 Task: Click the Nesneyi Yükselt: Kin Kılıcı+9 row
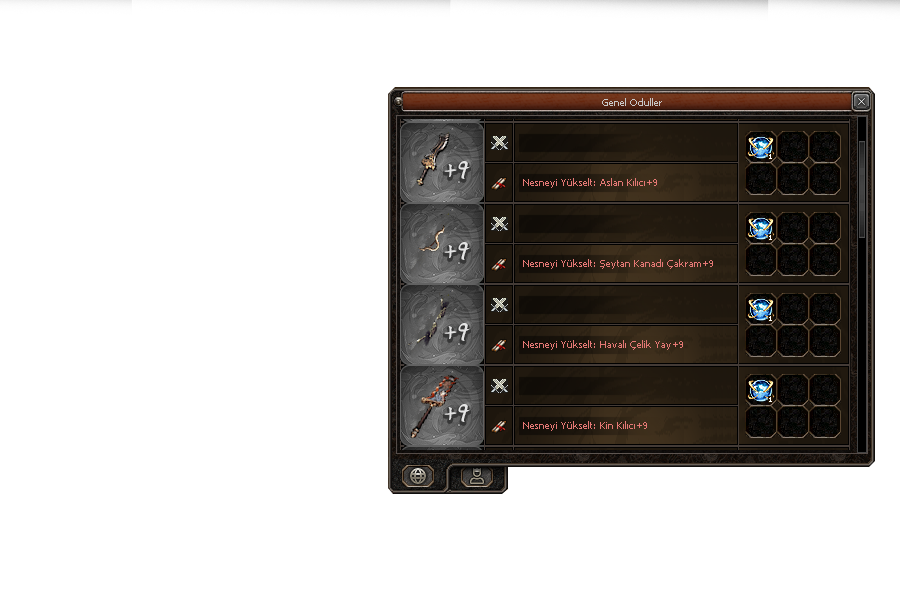(x=625, y=426)
